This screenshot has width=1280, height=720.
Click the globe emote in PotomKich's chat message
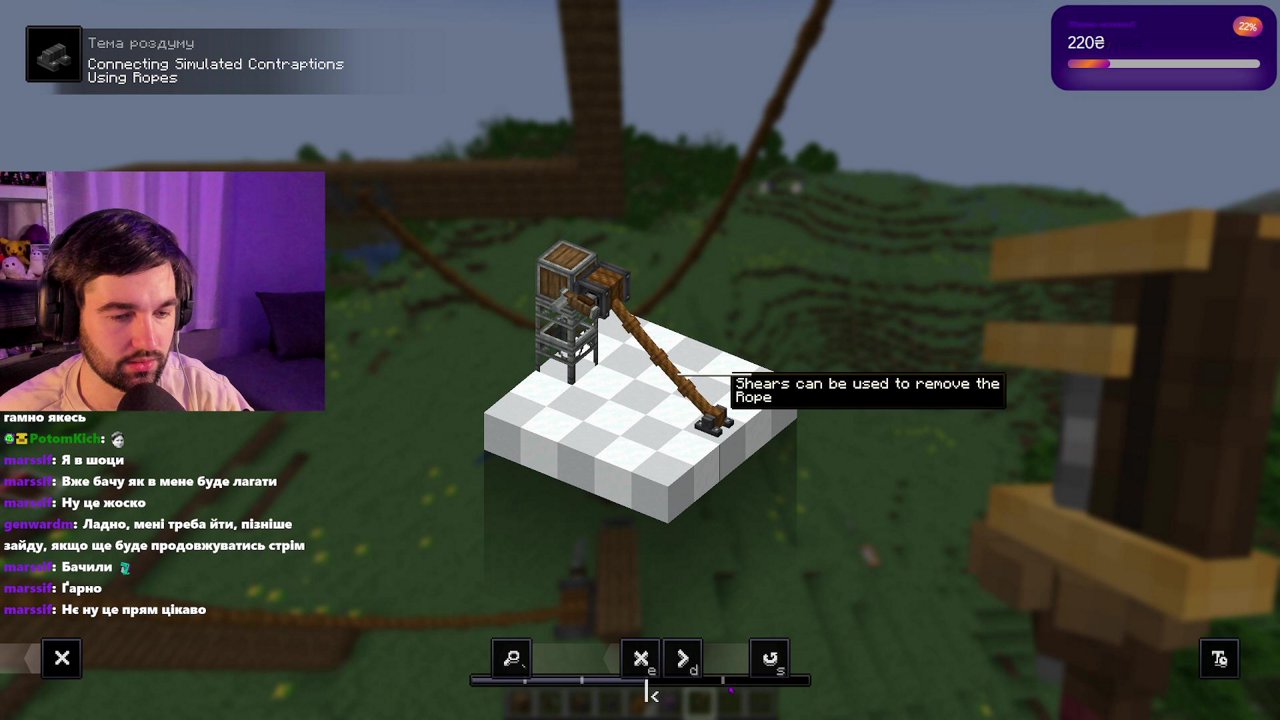click(x=118, y=438)
